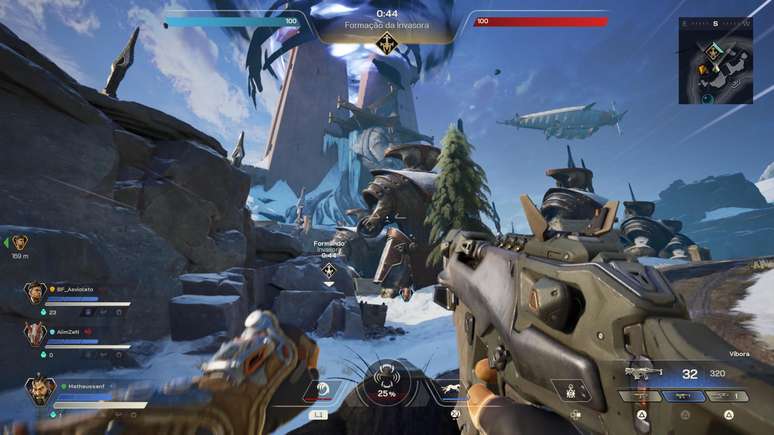Activate the claw ability beside the ultimate
774x435 pixels.
coord(324,391)
